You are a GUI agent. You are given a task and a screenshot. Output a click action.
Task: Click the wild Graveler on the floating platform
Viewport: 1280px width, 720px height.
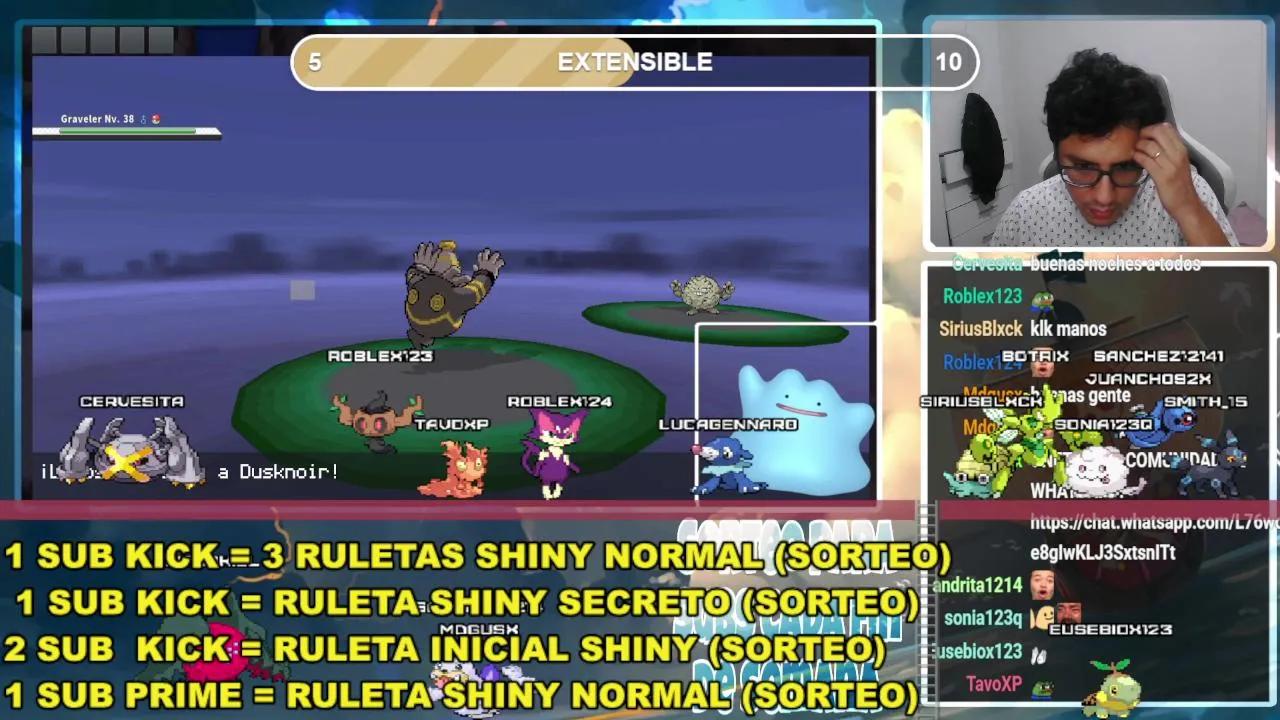point(703,295)
